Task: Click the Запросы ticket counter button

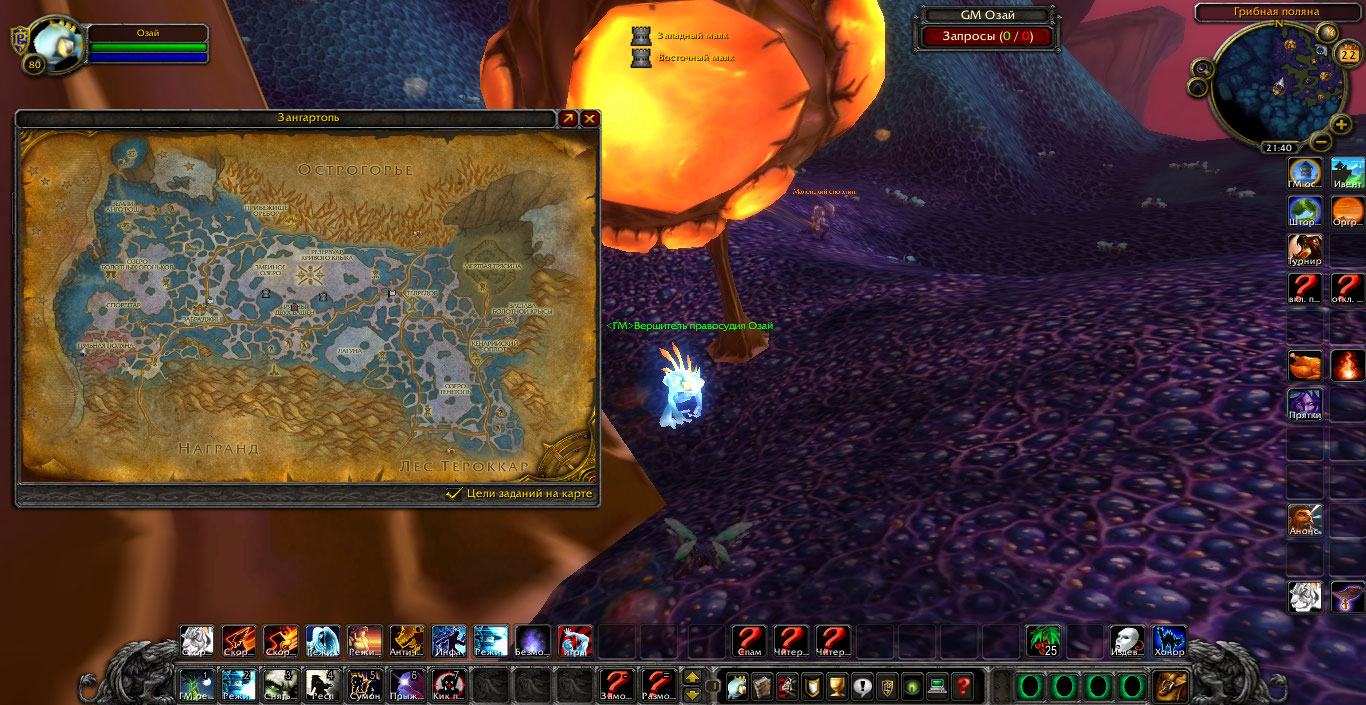Action: 986,36
